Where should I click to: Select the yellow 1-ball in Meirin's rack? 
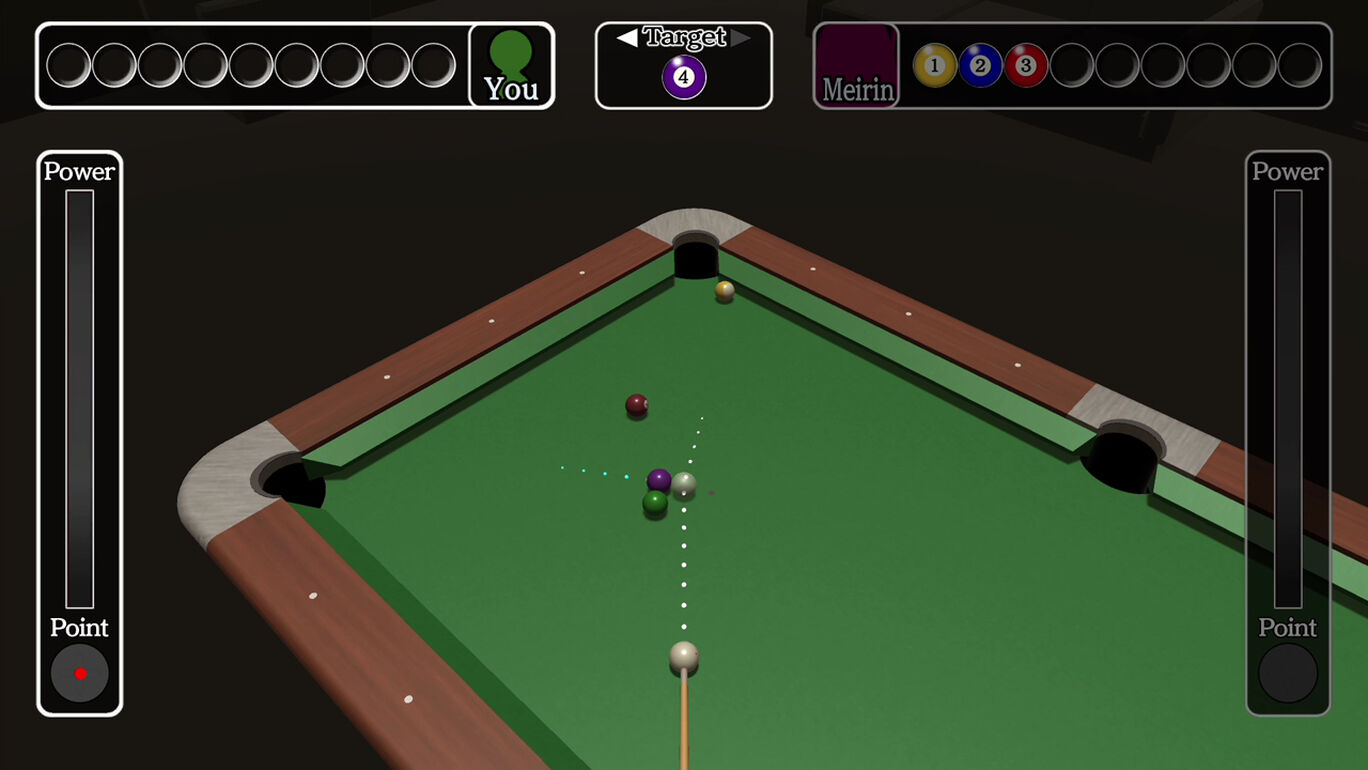click(934, 64)
